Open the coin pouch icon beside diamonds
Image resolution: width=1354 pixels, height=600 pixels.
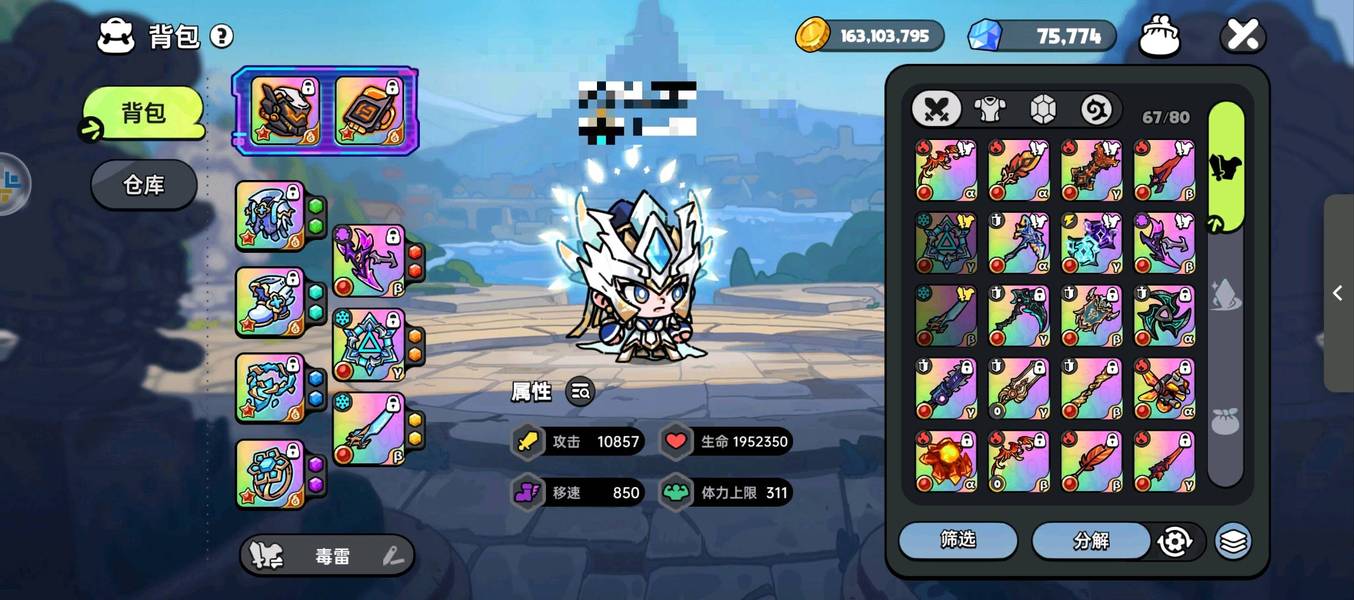[1160, 37]
